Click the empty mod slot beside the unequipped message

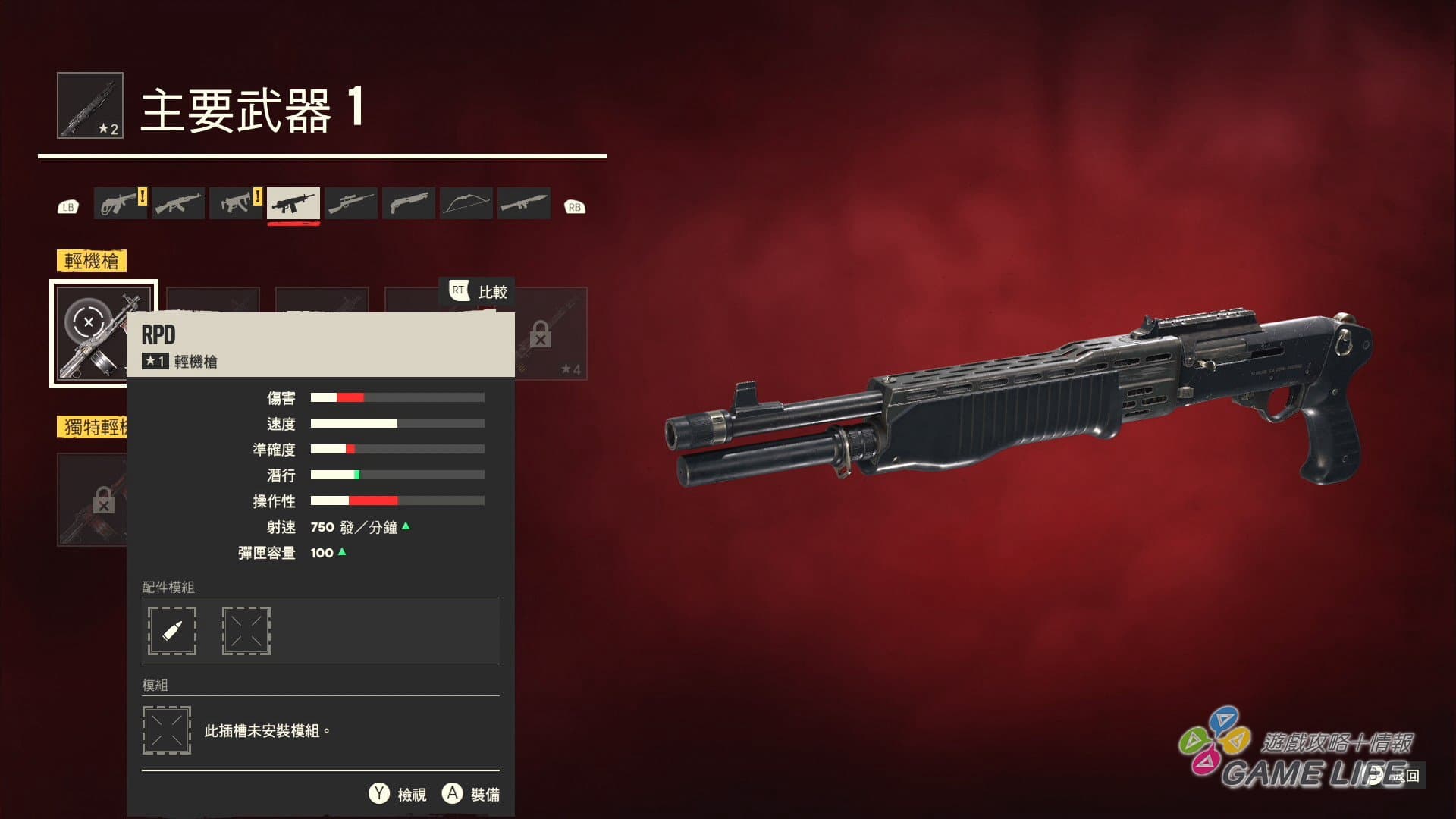(167, 730)
